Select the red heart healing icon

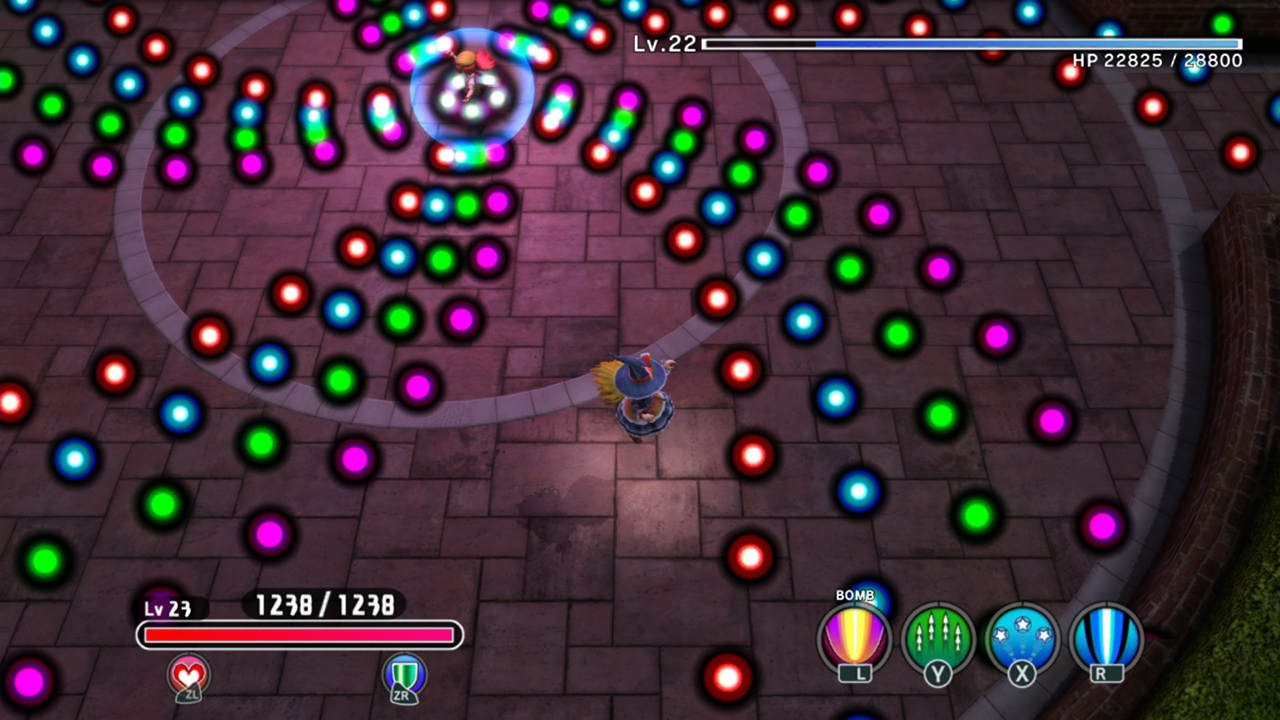point(189,674)
